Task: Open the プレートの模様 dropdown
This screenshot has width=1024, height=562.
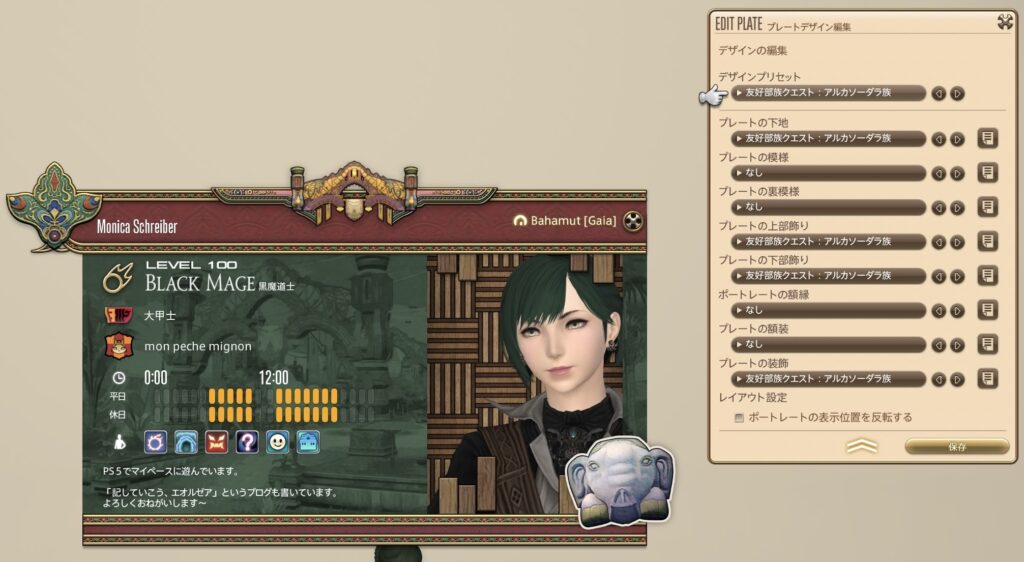Action: (x=828, y=173)
